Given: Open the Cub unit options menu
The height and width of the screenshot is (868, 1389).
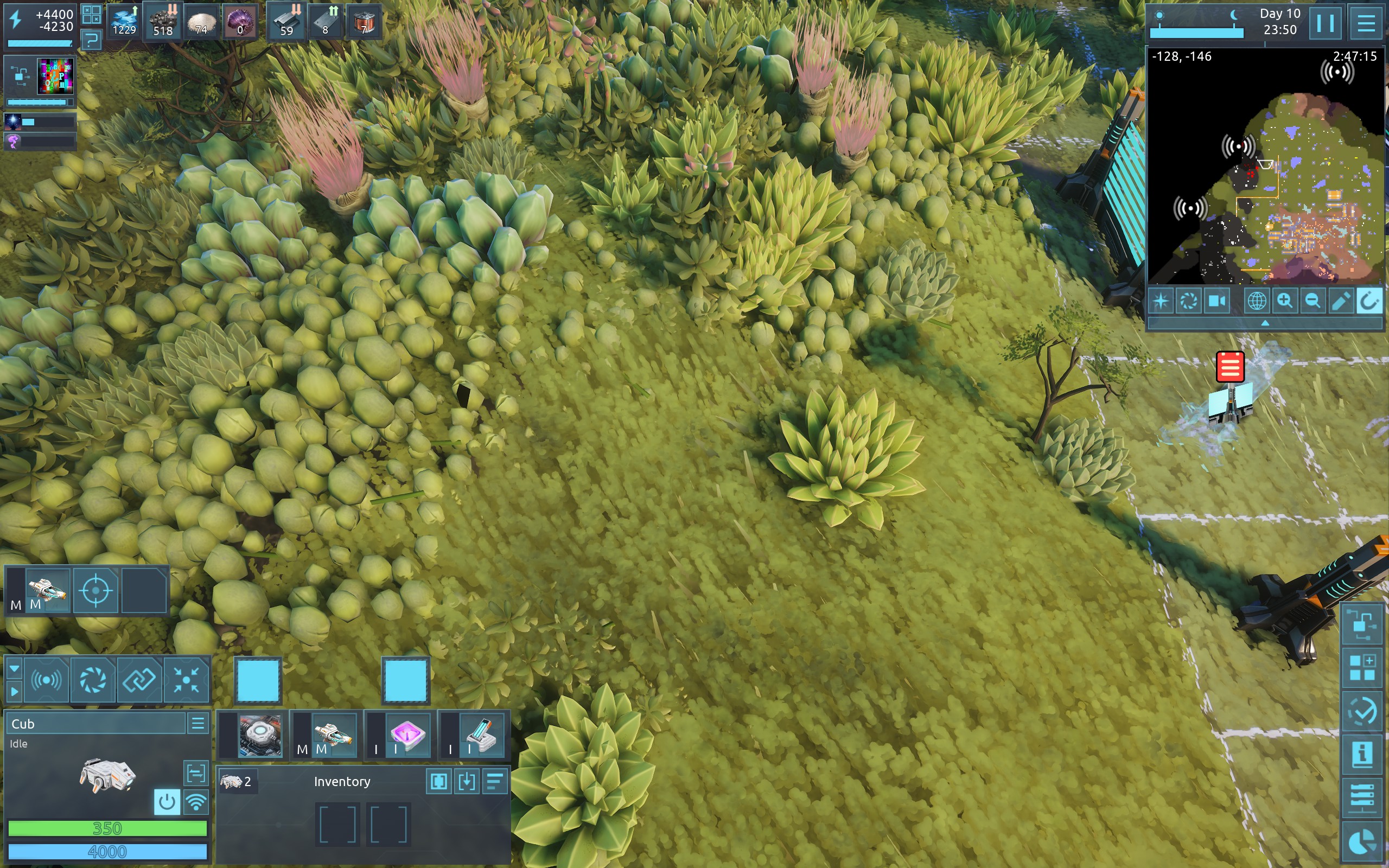Looking at the screenshot, I should pyautogui.click(x=198, y=723).
